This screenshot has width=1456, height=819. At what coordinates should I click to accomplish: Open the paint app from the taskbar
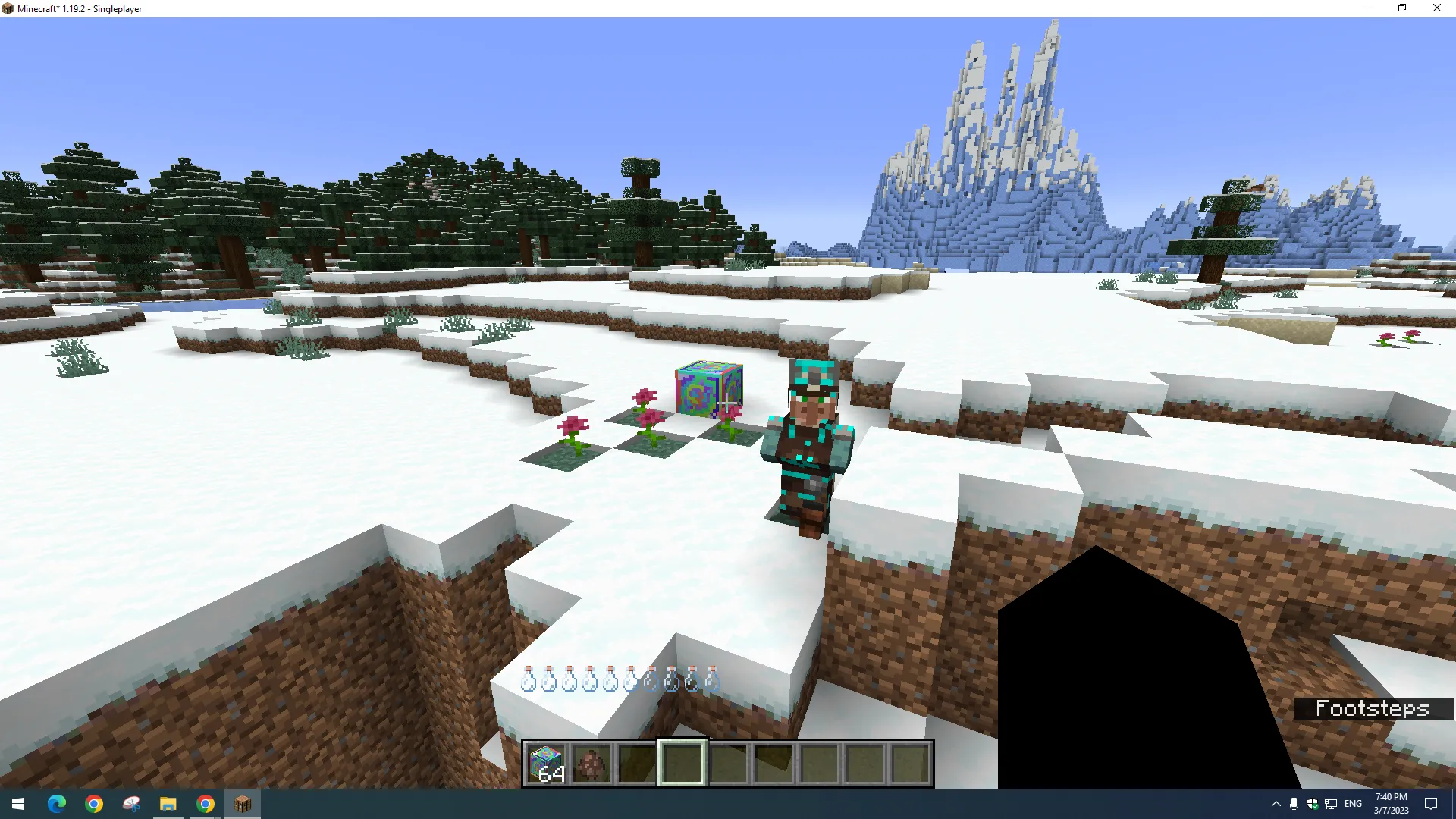point(131,803)
